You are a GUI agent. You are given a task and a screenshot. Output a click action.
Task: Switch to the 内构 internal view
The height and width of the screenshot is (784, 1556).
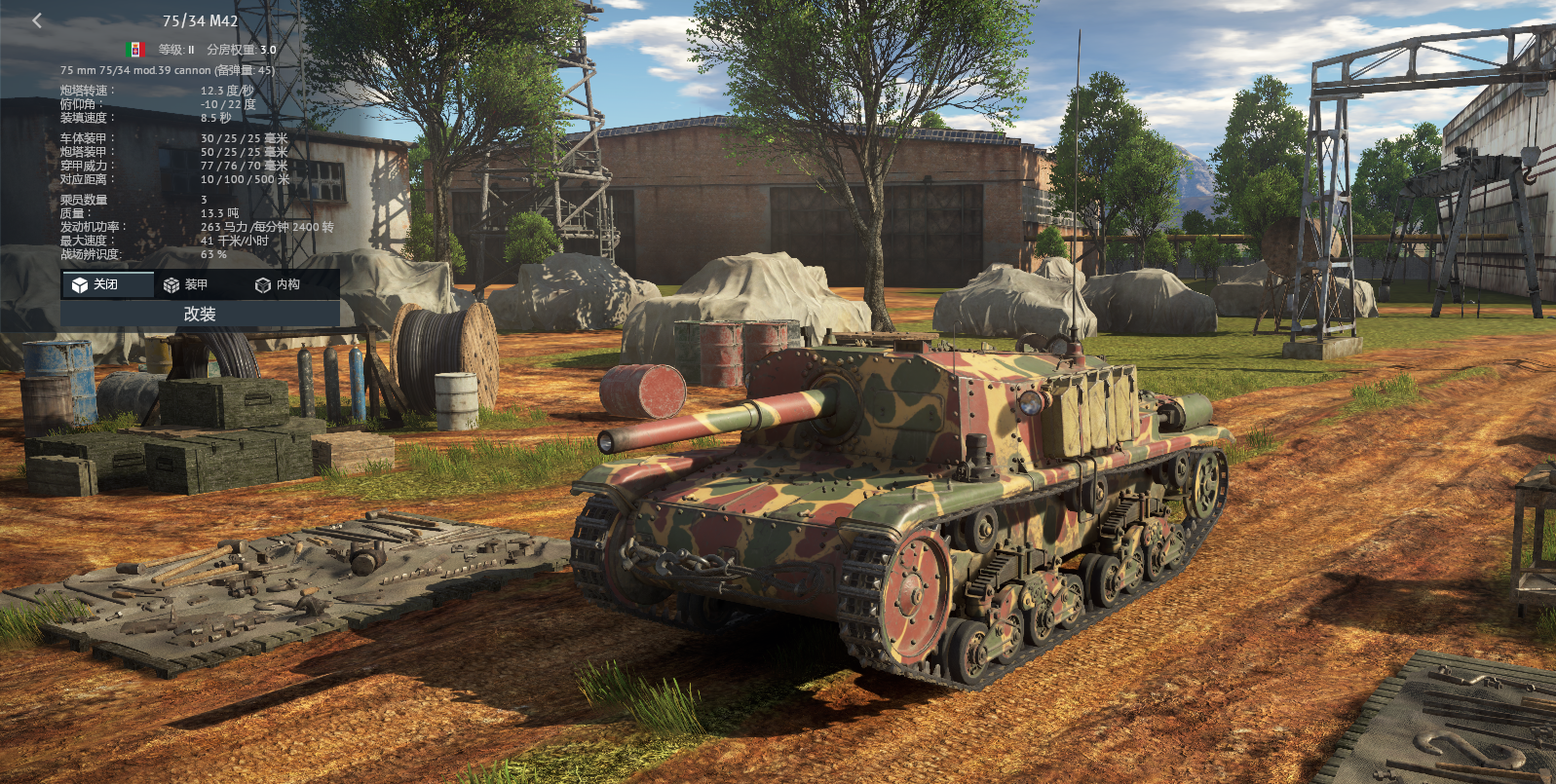(278, 284)
